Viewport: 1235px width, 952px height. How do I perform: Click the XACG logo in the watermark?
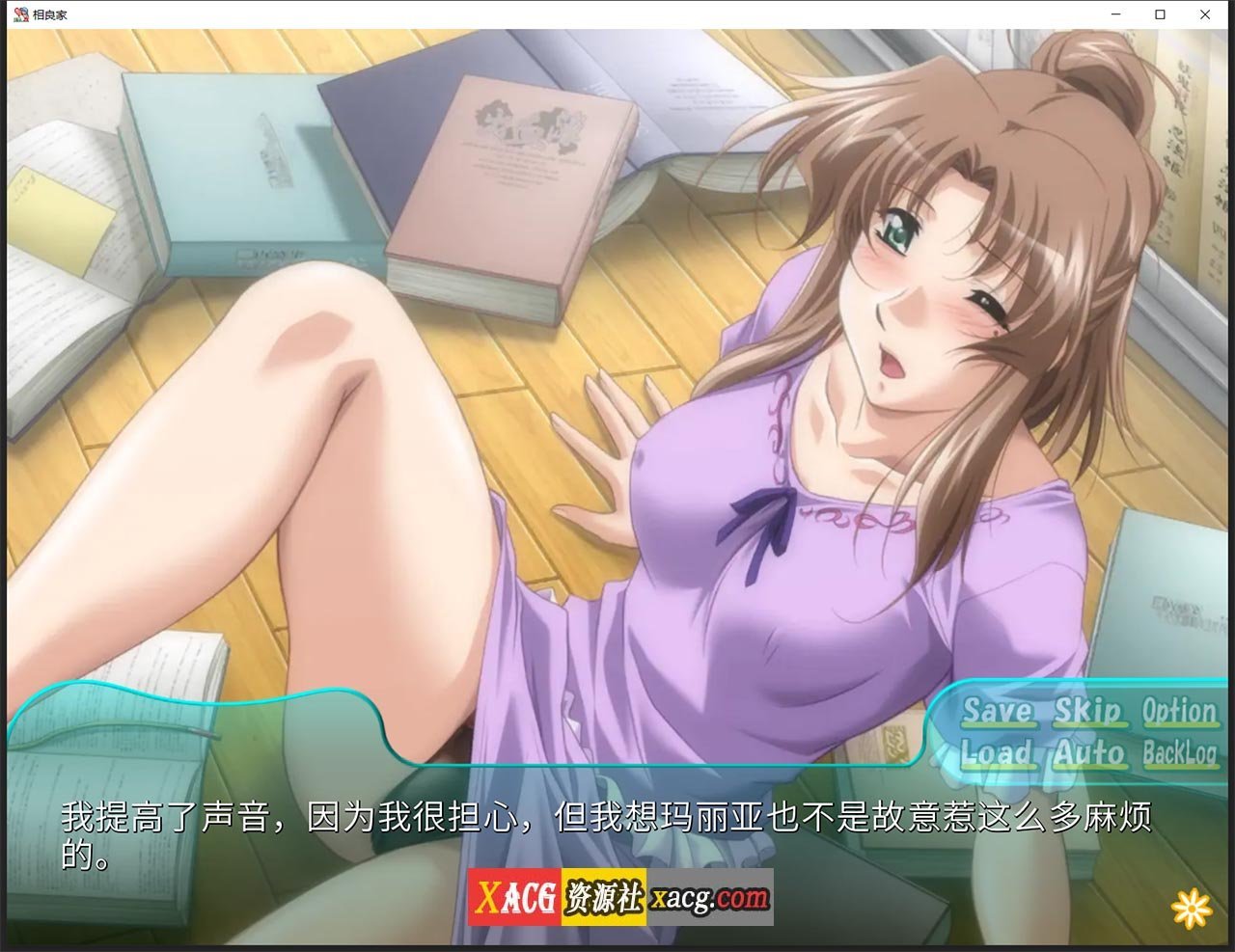click(519, 895)
